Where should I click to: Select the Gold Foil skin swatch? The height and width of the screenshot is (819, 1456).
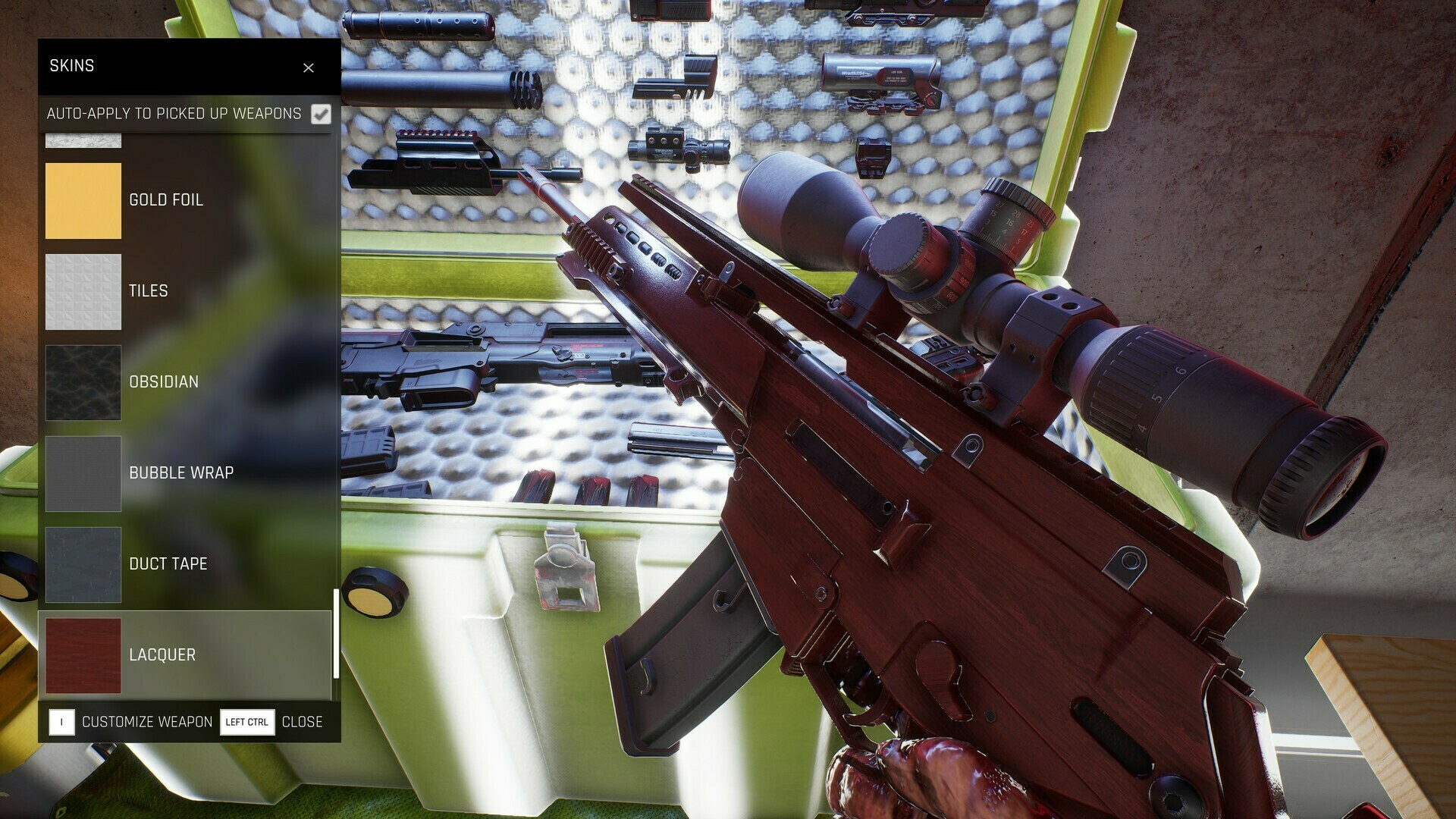(x=83, y=199)
